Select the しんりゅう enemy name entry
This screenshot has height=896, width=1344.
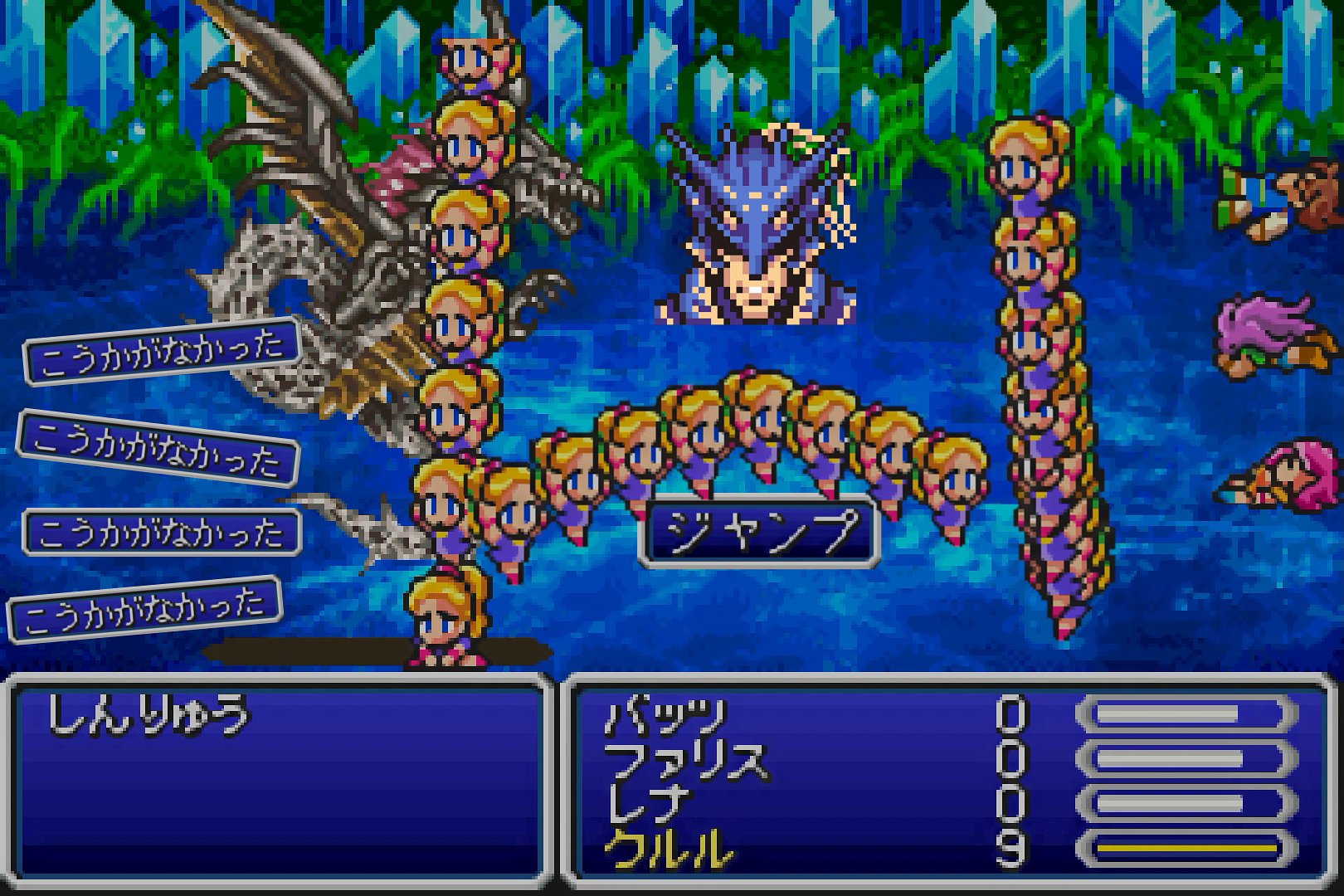click(148, 716)
